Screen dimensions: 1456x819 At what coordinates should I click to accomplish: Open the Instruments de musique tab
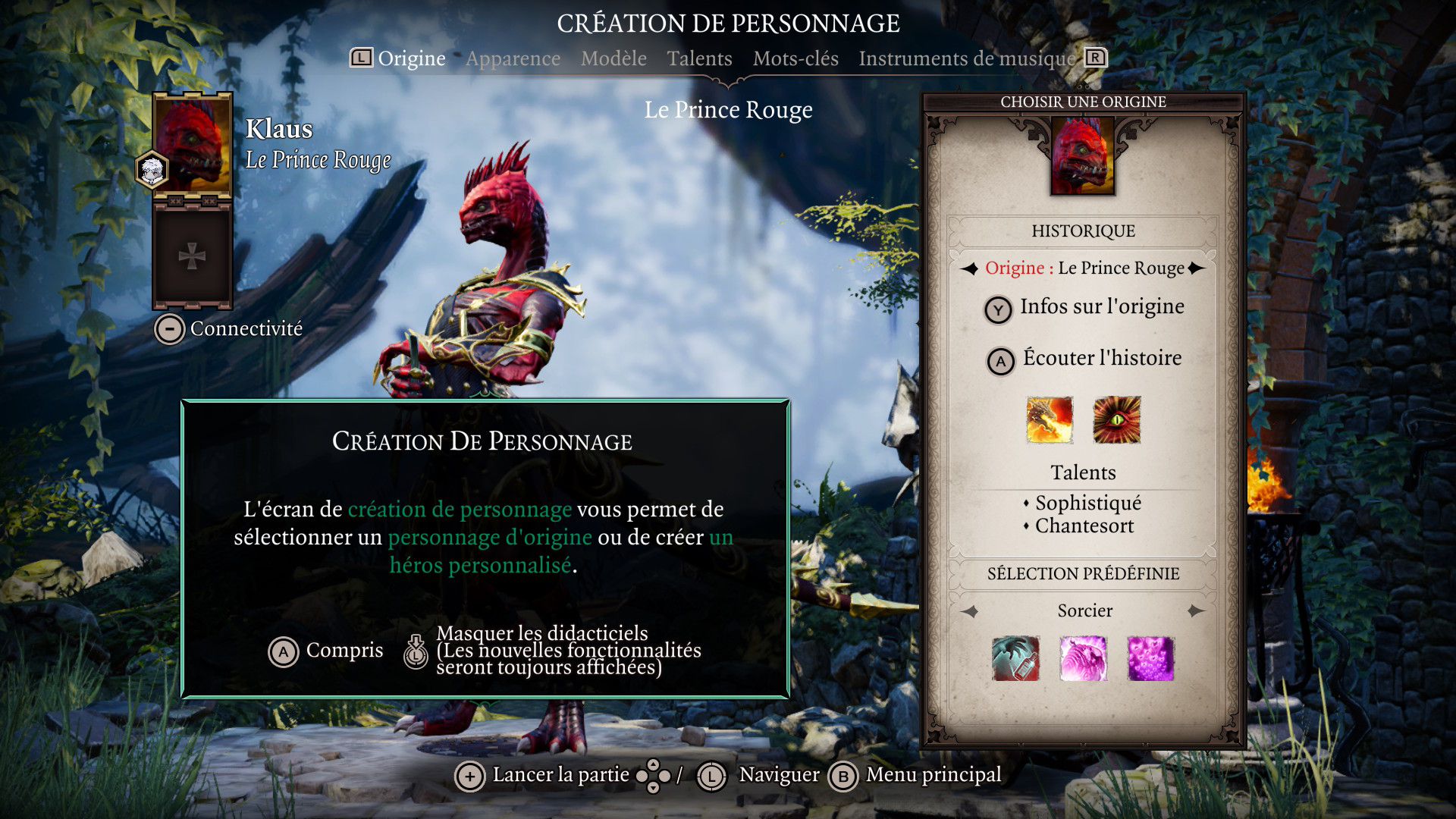click(967, 58)
